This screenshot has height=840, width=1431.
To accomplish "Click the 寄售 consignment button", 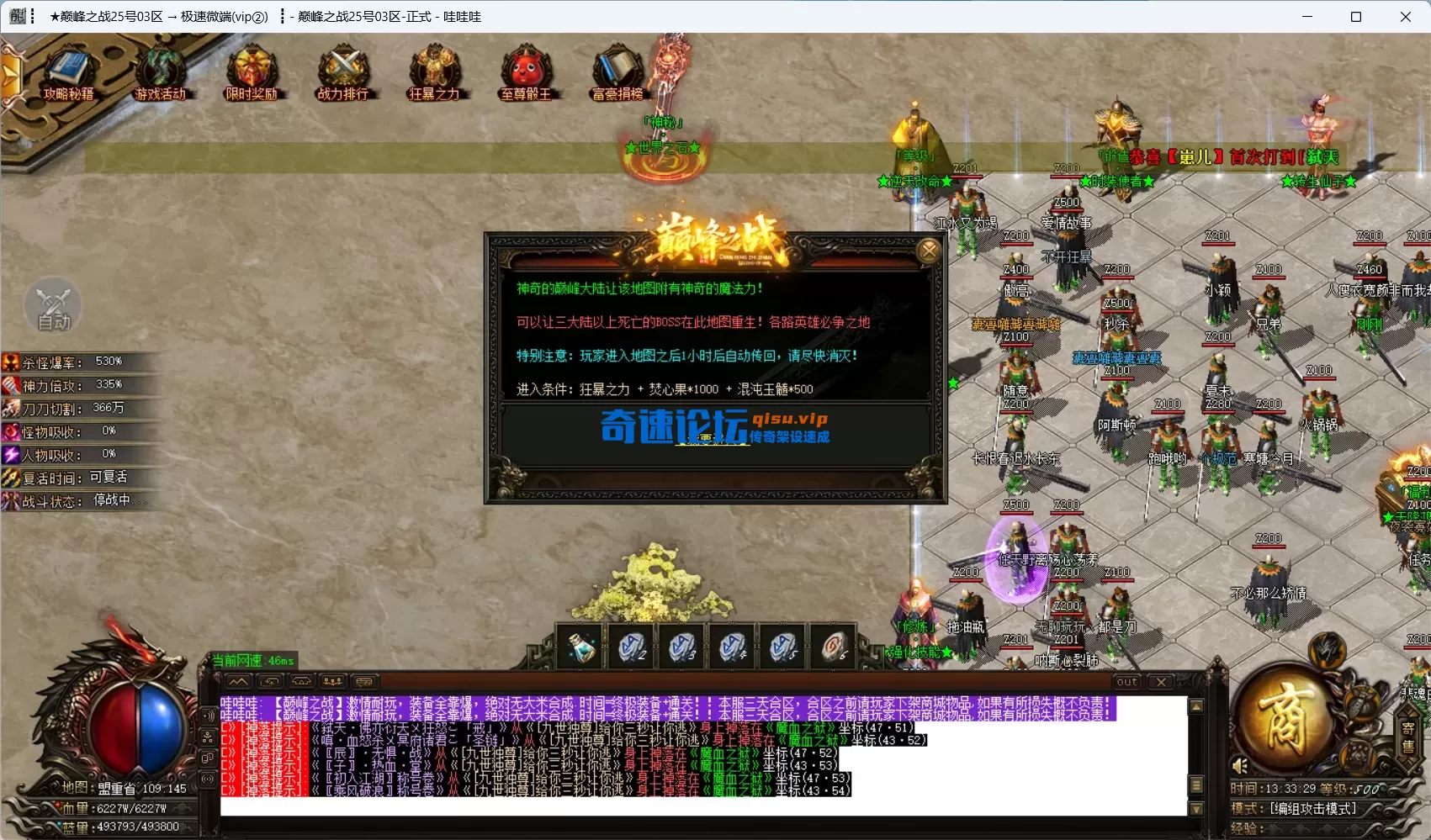I will click(1407, 736).
